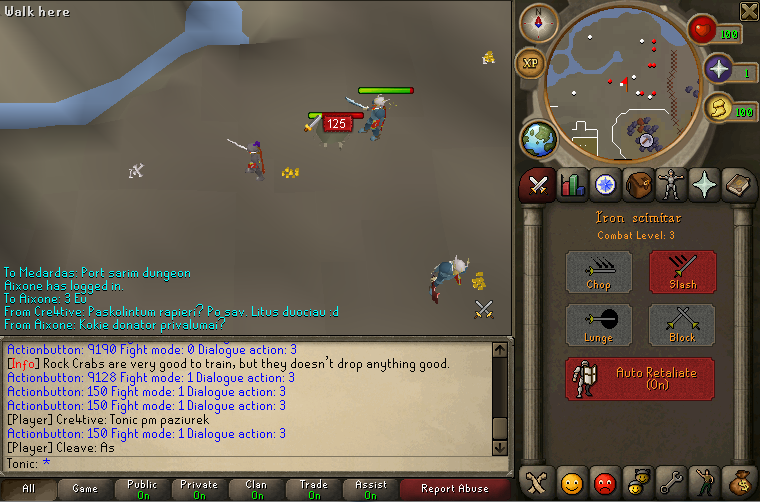Open the backpack inventory tab

click(x=637, y=185)
